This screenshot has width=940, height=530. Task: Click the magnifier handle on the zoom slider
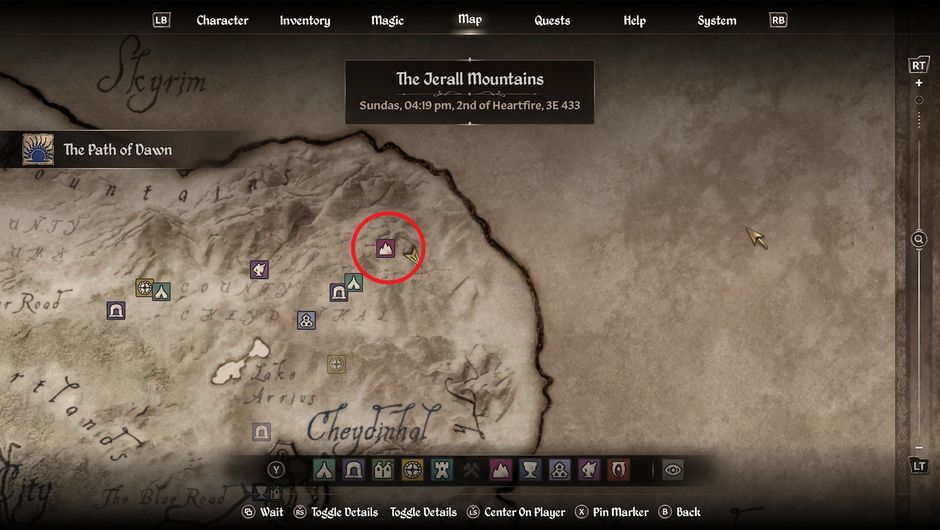coord(919,239)
